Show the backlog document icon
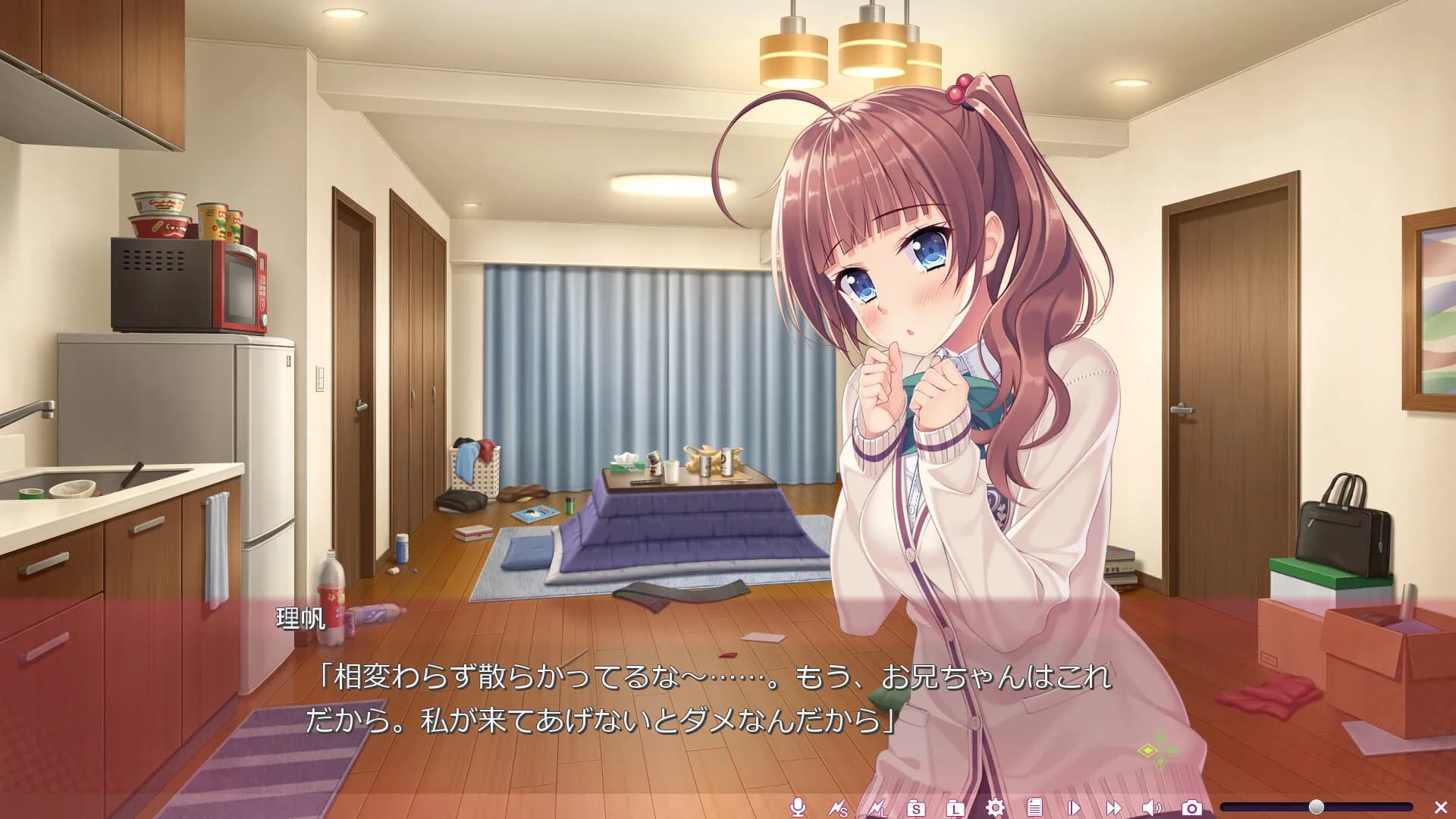The image size is (1456, 819). [1034, 808]
